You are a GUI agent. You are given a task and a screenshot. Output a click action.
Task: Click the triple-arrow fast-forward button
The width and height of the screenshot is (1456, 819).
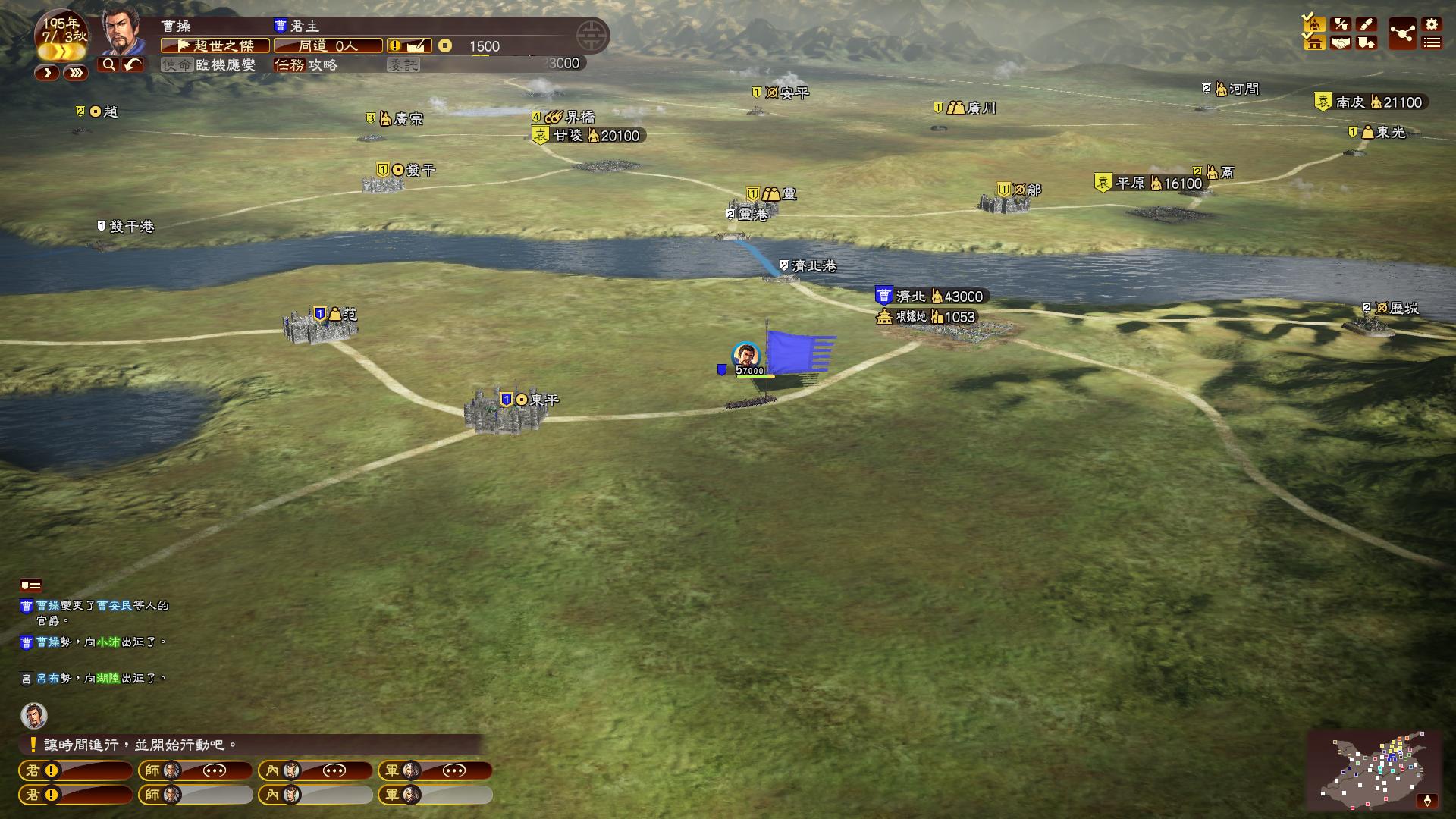click(x=75, y=73)
